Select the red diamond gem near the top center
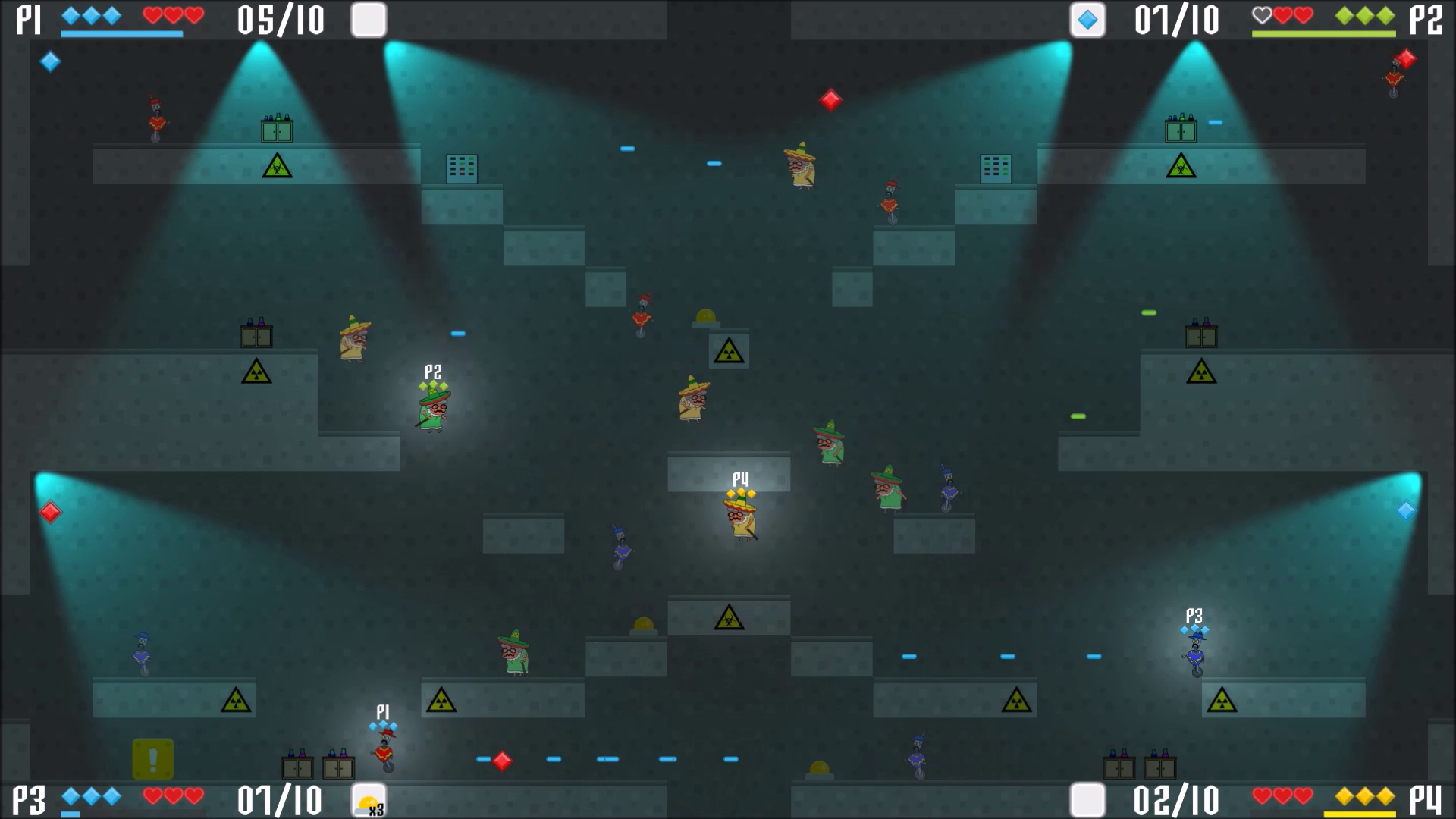Image resolution: width=1456 pixels, height=819 pixels. (830, 100)
